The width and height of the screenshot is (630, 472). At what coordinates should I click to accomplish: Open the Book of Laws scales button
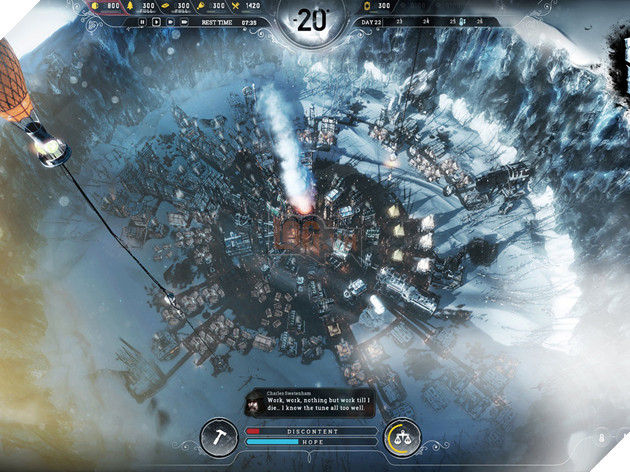pos(401,435)
